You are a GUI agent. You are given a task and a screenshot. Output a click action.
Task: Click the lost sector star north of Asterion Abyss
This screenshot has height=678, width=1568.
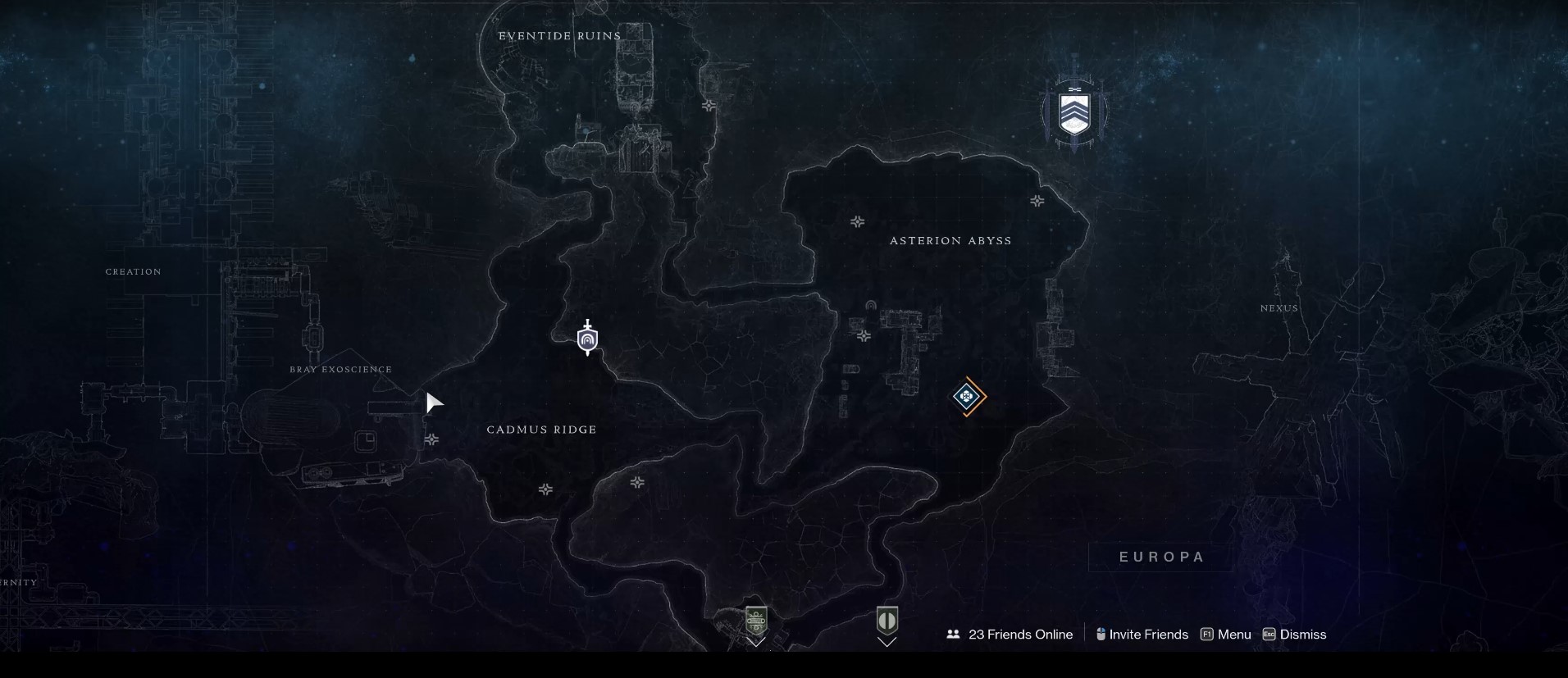(x=856, y=221)
